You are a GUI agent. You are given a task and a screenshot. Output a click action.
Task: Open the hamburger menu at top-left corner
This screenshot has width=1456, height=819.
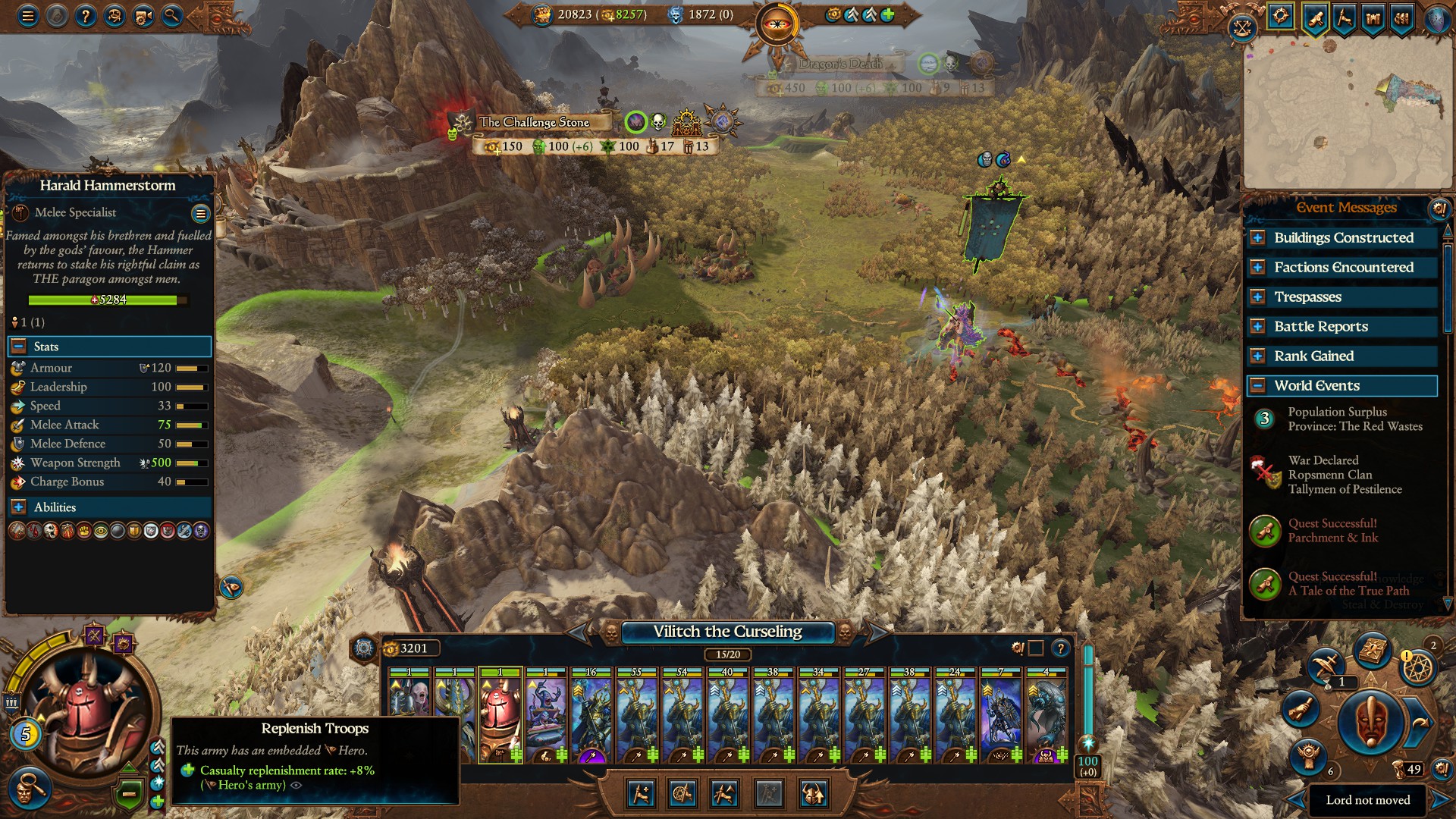click(28, 17)
